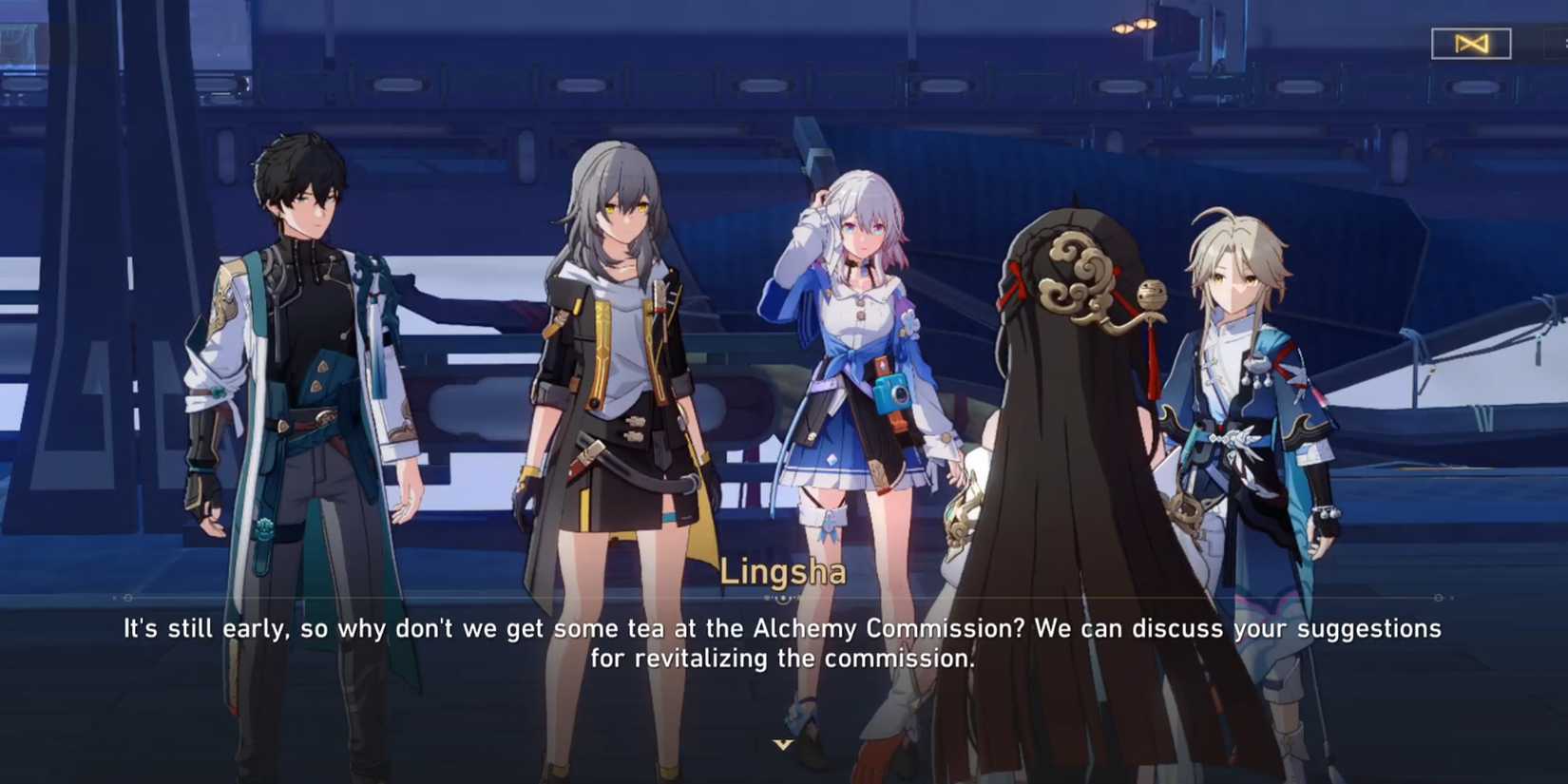
Task: Click the auto-play bowtie icon top right
Action: [x=1471, y=45]
